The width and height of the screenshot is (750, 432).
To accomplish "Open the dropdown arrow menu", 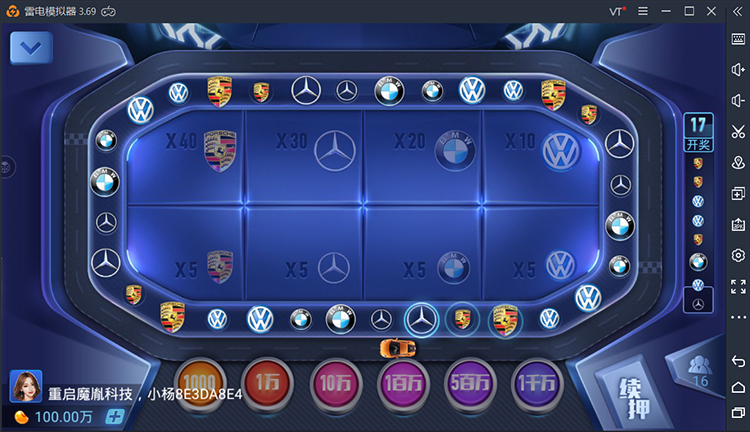I will click(31, 47).
